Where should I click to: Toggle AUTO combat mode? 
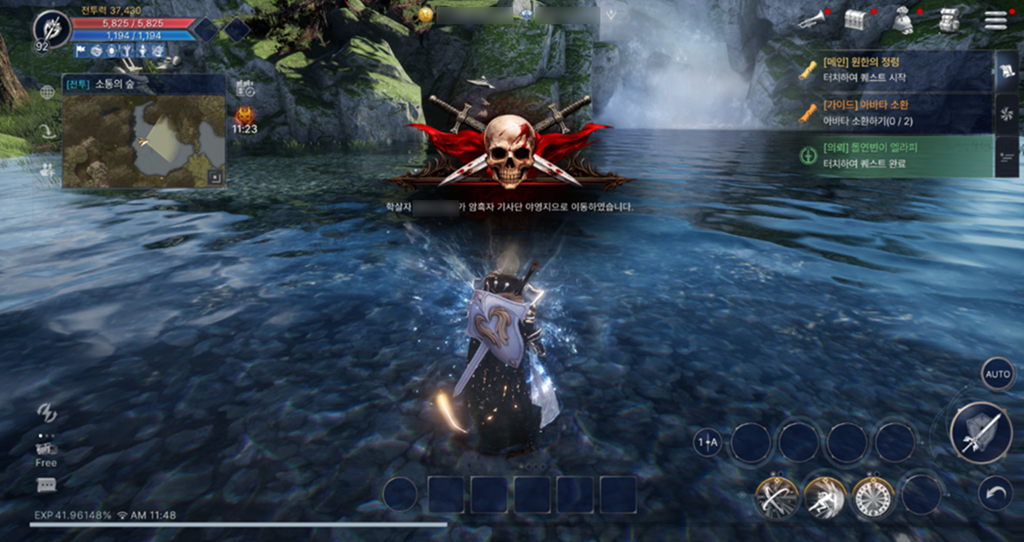tap(997, 374)
